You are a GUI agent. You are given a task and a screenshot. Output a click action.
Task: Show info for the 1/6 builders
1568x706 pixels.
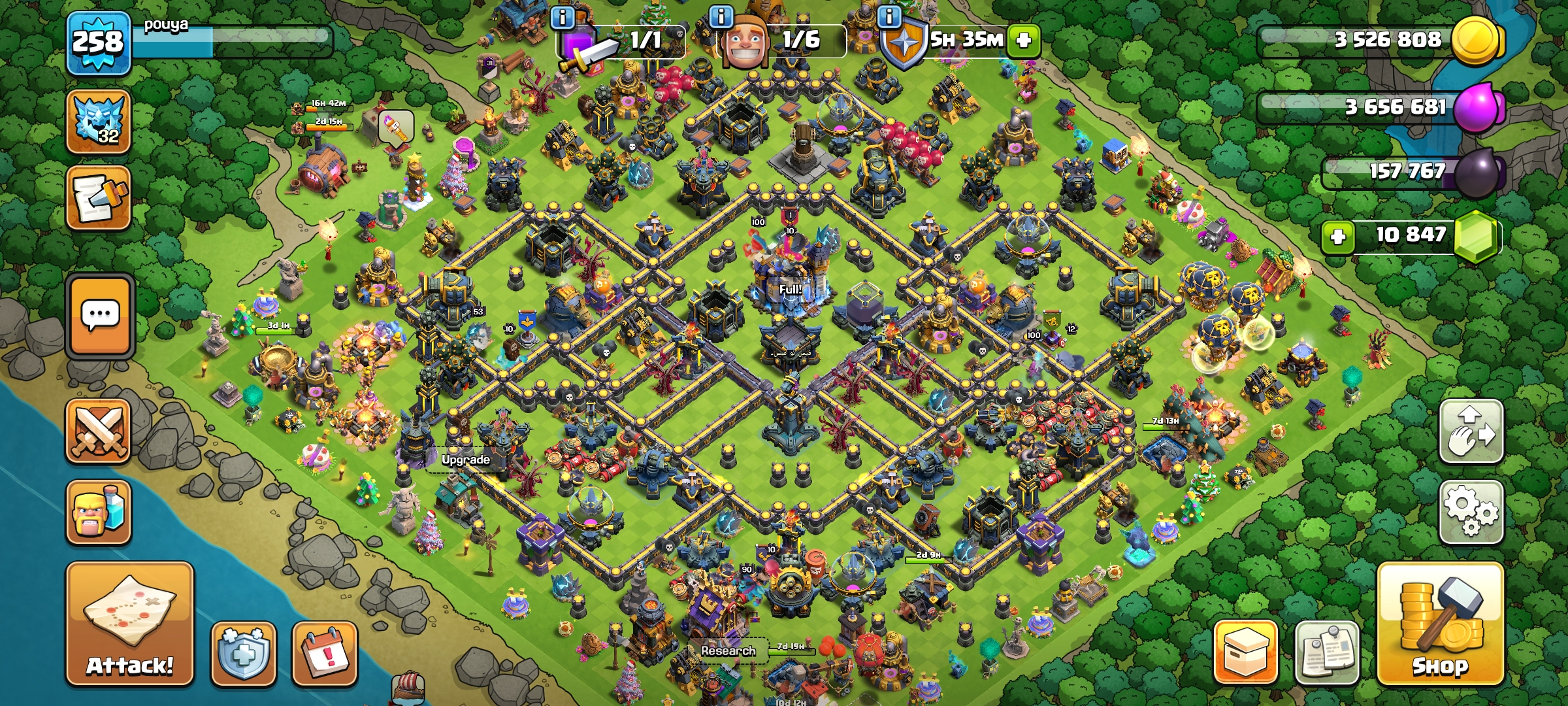click(721, 17)
